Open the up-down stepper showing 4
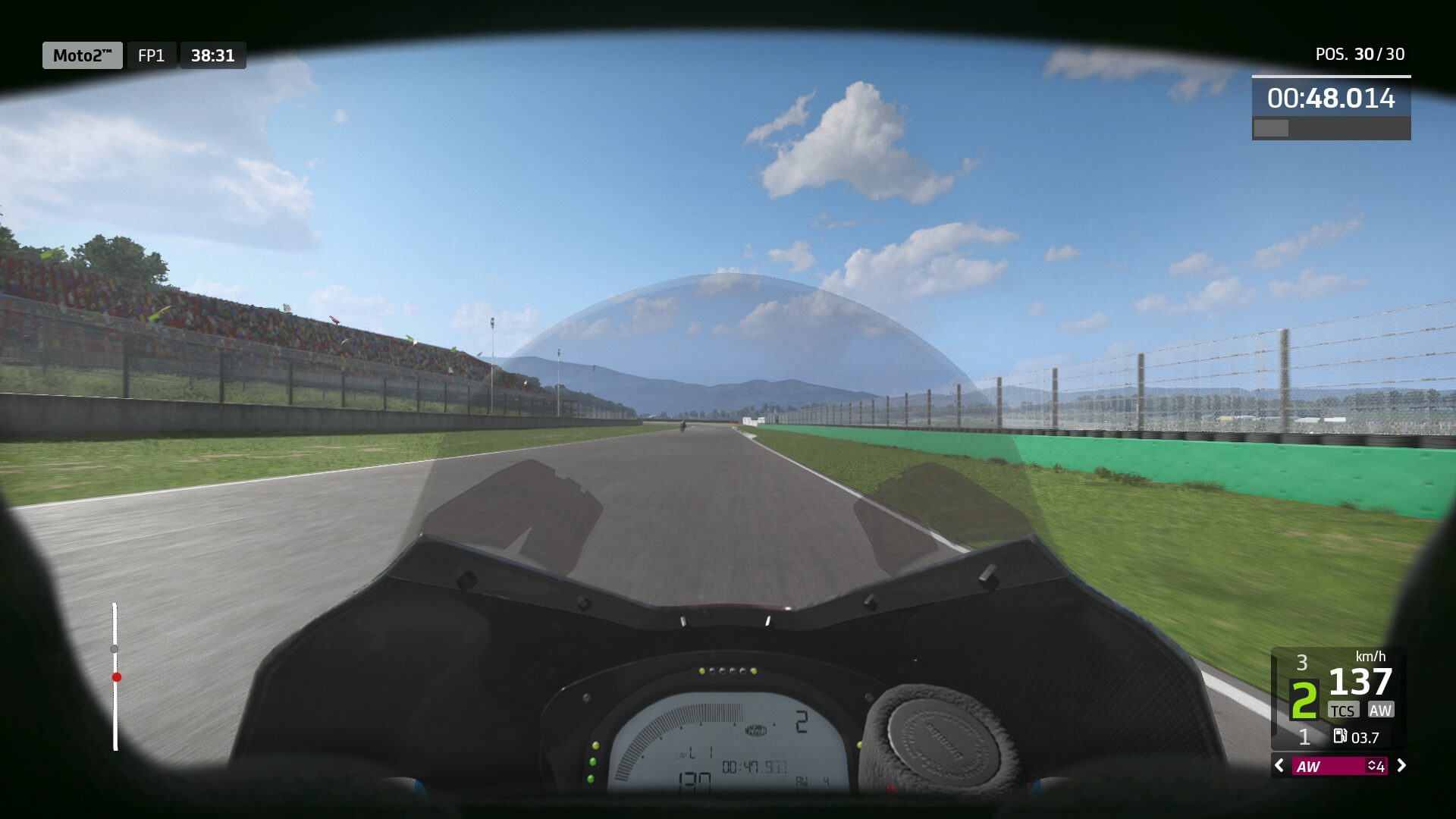Screen dimensions: 1456x819 (x=1374, y=767)
